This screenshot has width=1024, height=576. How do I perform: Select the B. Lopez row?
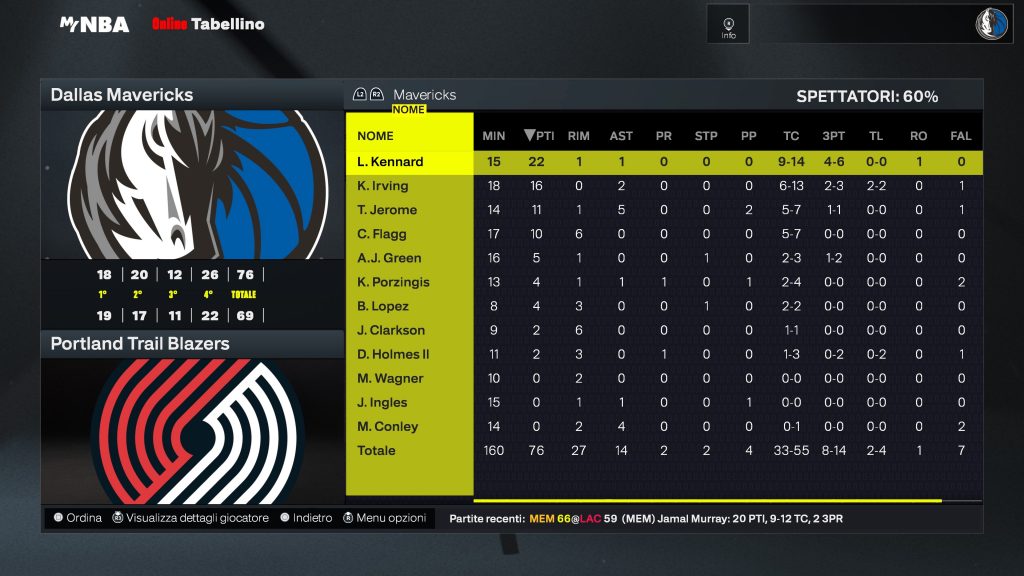(383, 306)
